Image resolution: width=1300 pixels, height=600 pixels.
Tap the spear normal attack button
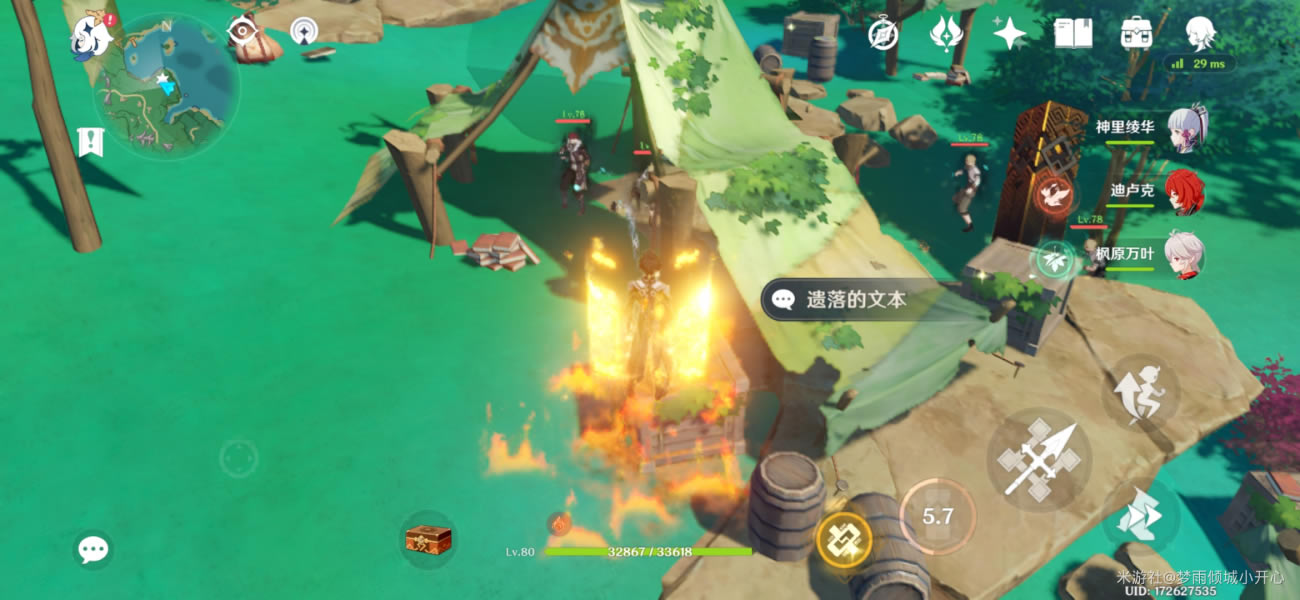pyautogui.click(x=1039, y=460)
